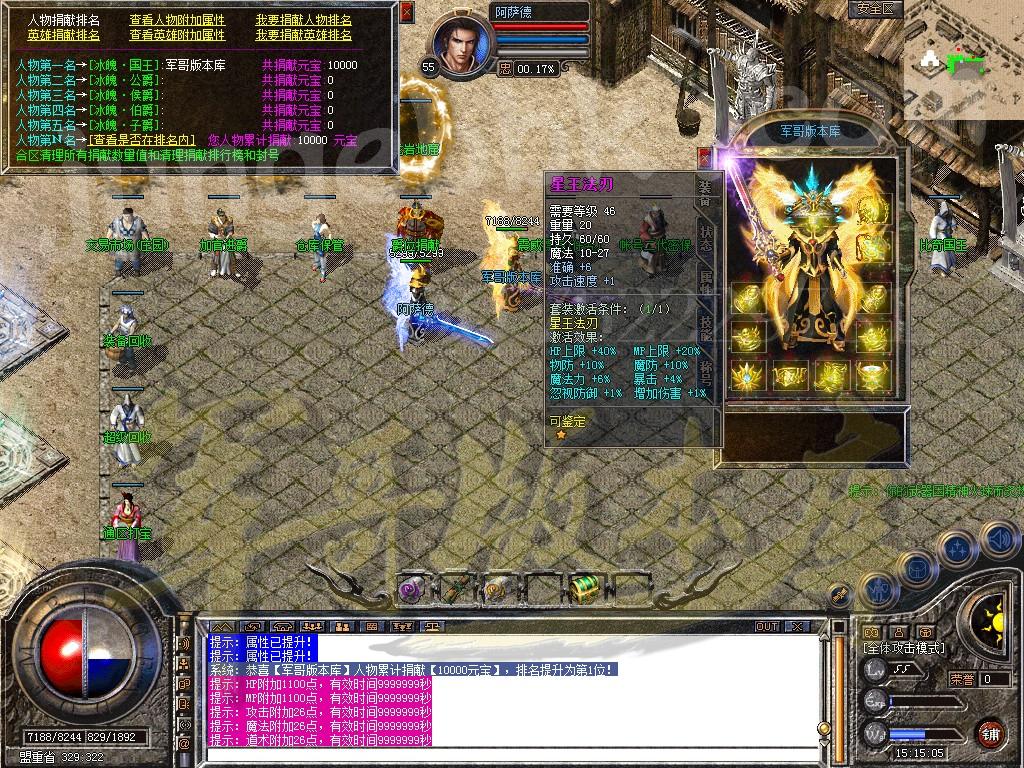
Task: Open 查看英雄附加属性 link
Action: tap(177, 35)
